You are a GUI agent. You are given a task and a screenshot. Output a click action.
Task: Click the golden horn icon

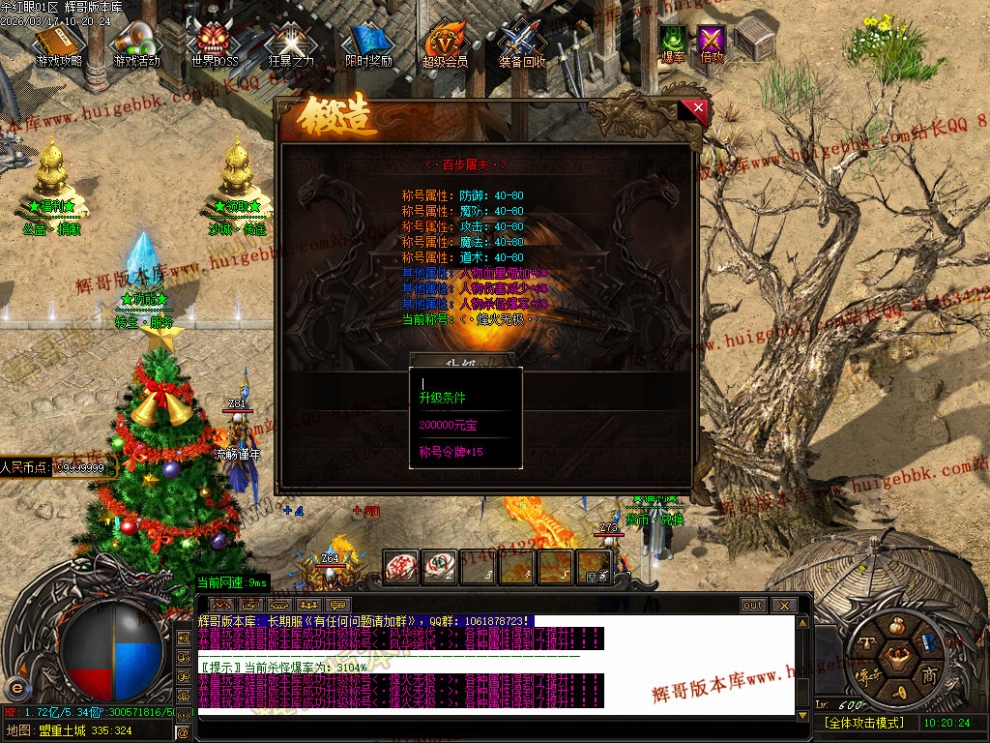click(x=898, y=691)
